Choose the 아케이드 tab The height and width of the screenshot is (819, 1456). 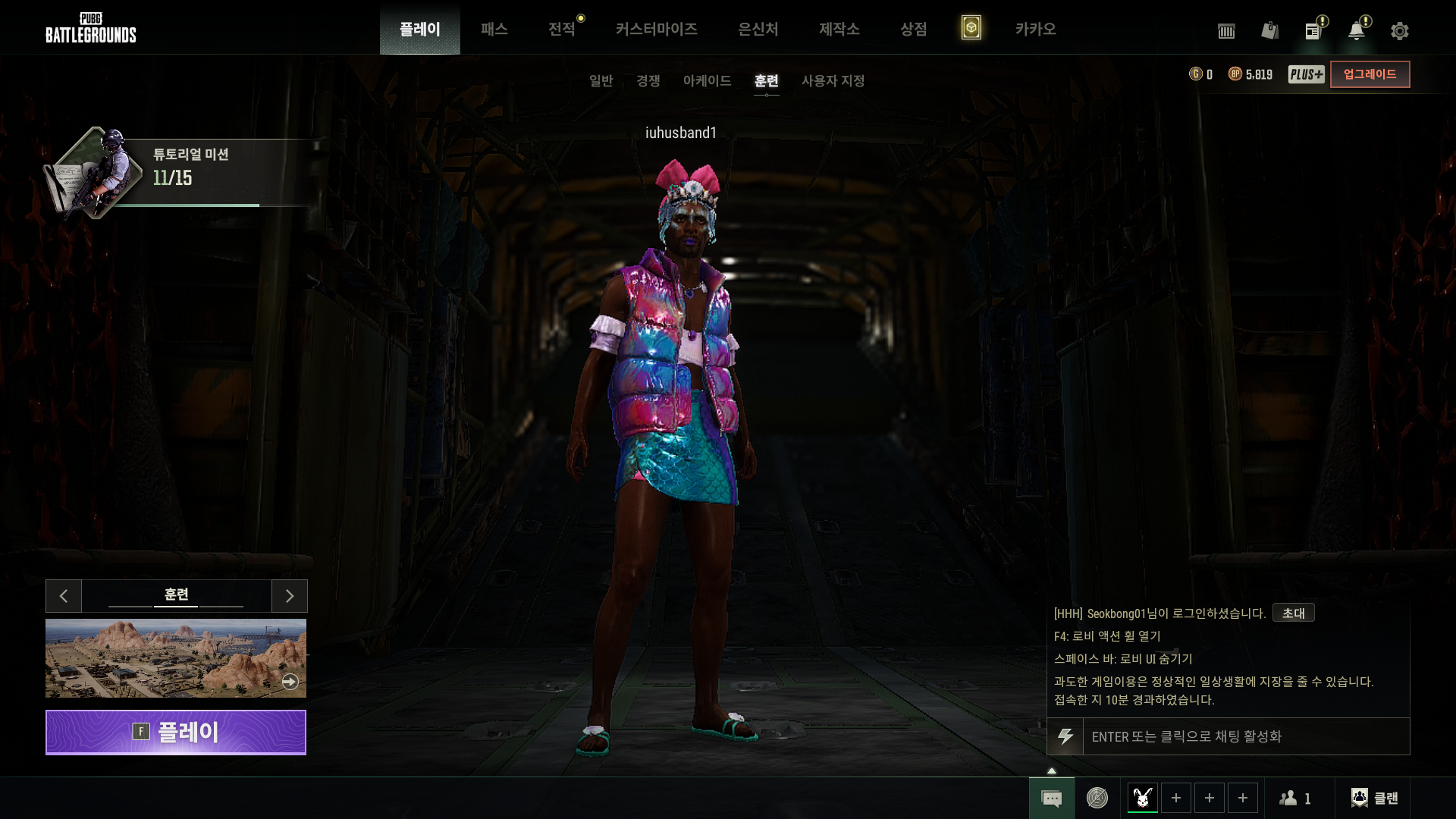tap(707, 80)
